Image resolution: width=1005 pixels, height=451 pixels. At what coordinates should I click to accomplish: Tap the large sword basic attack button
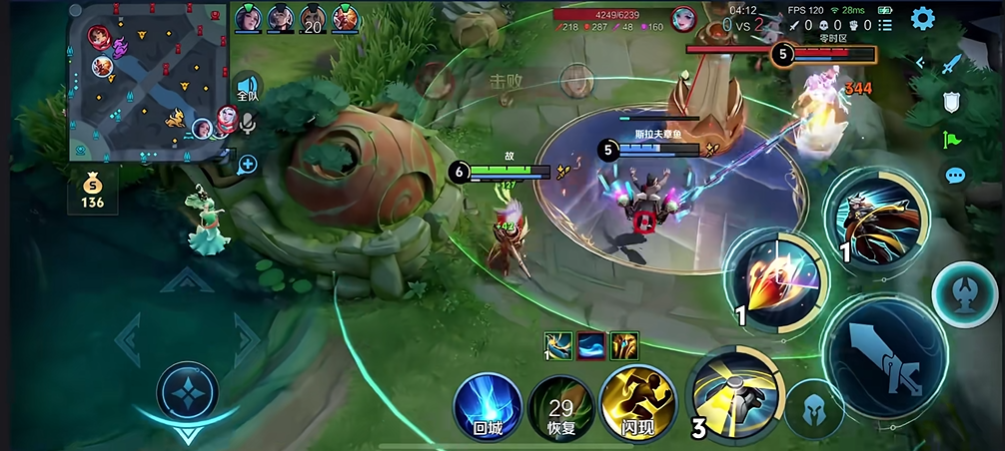click(x=885, y=359)
